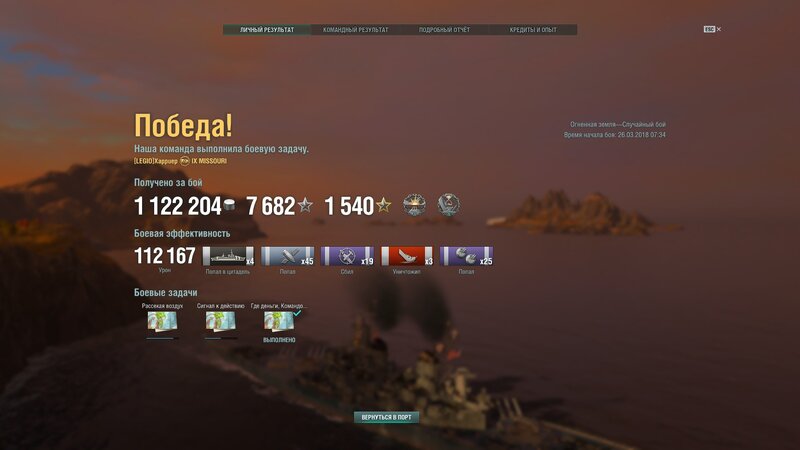
Task: Select the red Уничтожил ribbon x3
Action: pos(407,256)
